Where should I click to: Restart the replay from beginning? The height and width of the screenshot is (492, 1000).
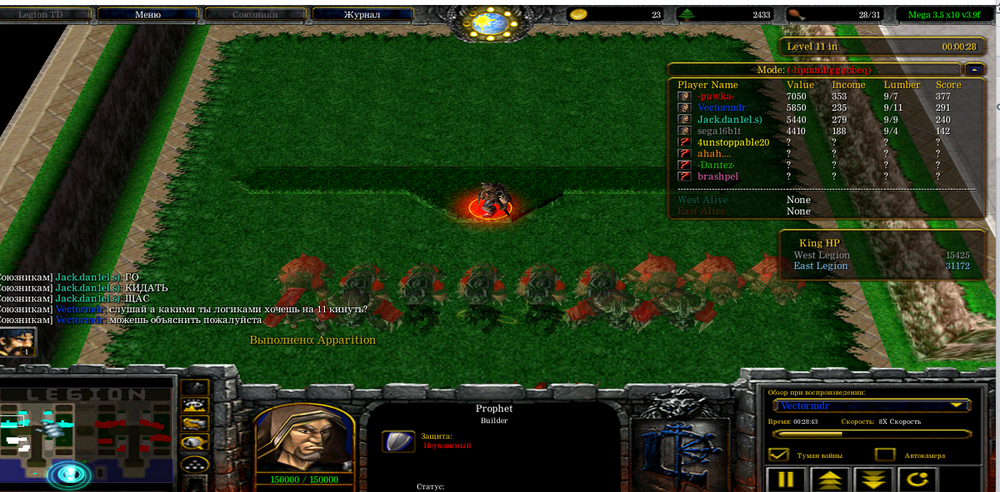[x=919, y=479]
